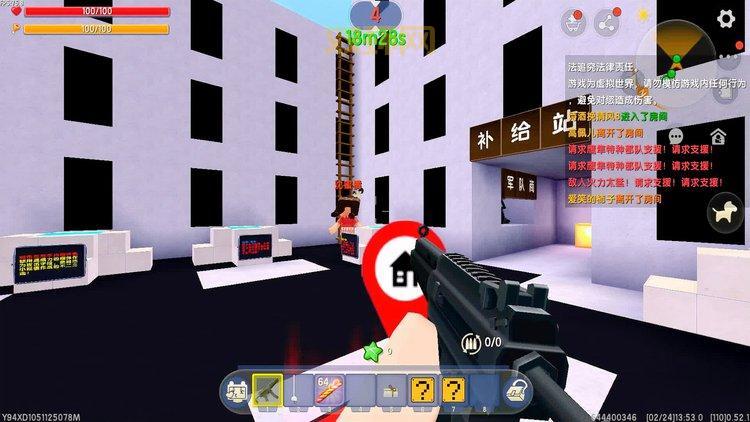
Task: Open the panel button left of hotbar
Action: (236, 389)
